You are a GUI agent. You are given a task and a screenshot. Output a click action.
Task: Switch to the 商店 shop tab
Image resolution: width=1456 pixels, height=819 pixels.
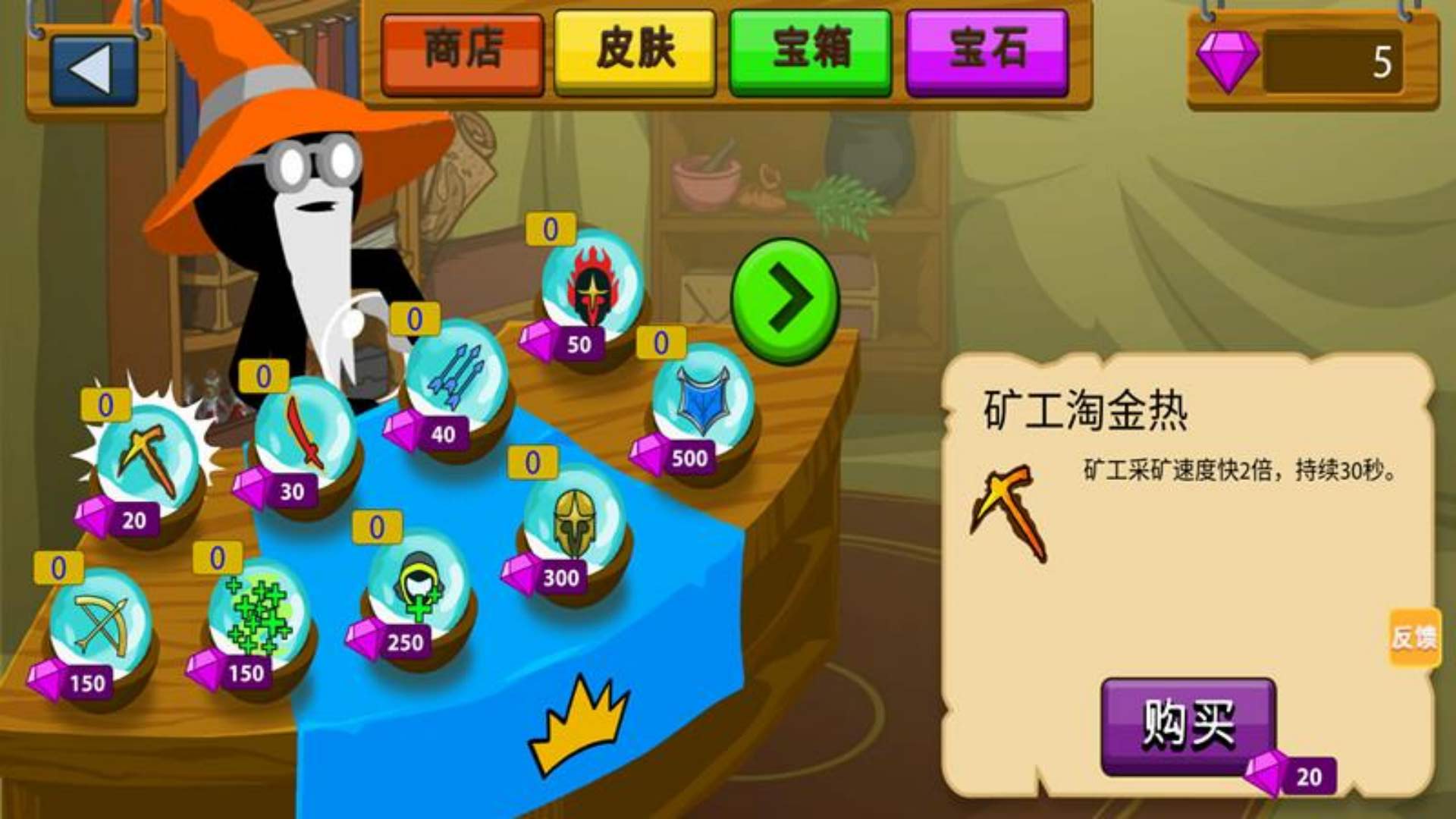[464, 52]
